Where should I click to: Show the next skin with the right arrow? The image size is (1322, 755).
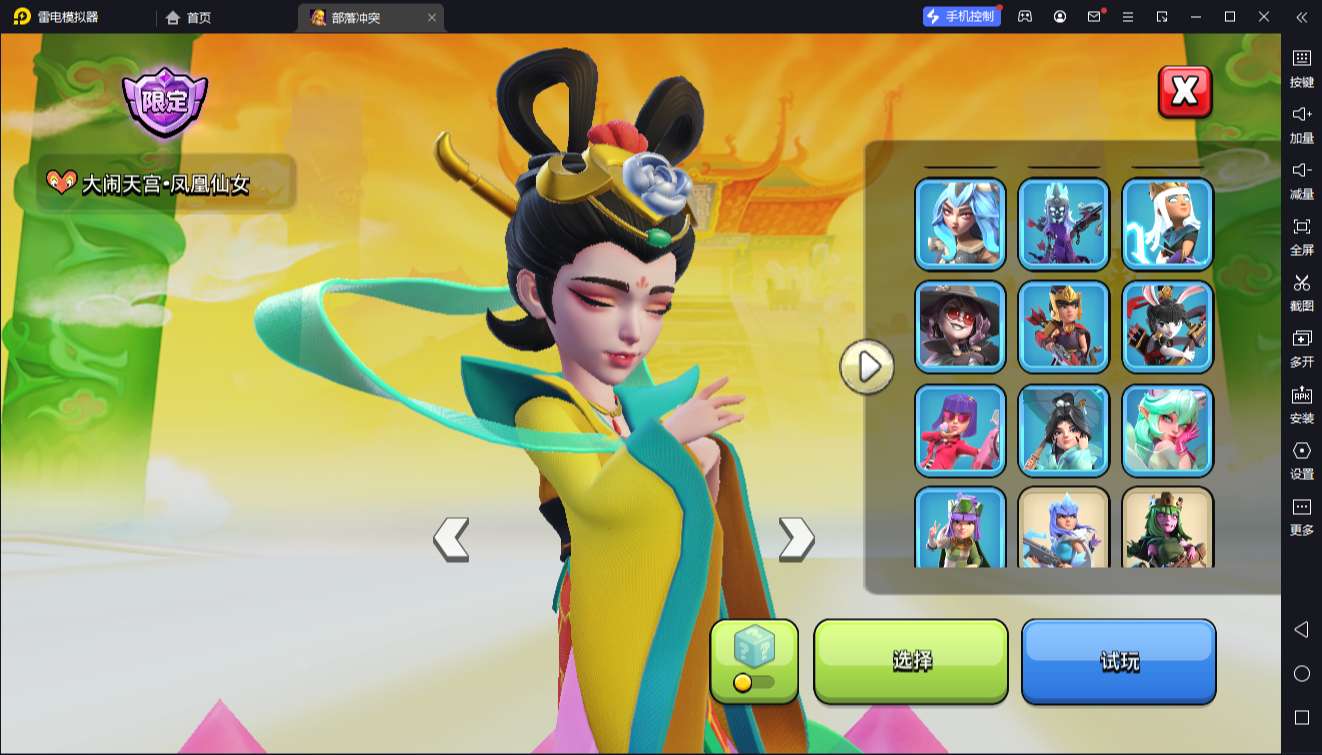(796, 539)
